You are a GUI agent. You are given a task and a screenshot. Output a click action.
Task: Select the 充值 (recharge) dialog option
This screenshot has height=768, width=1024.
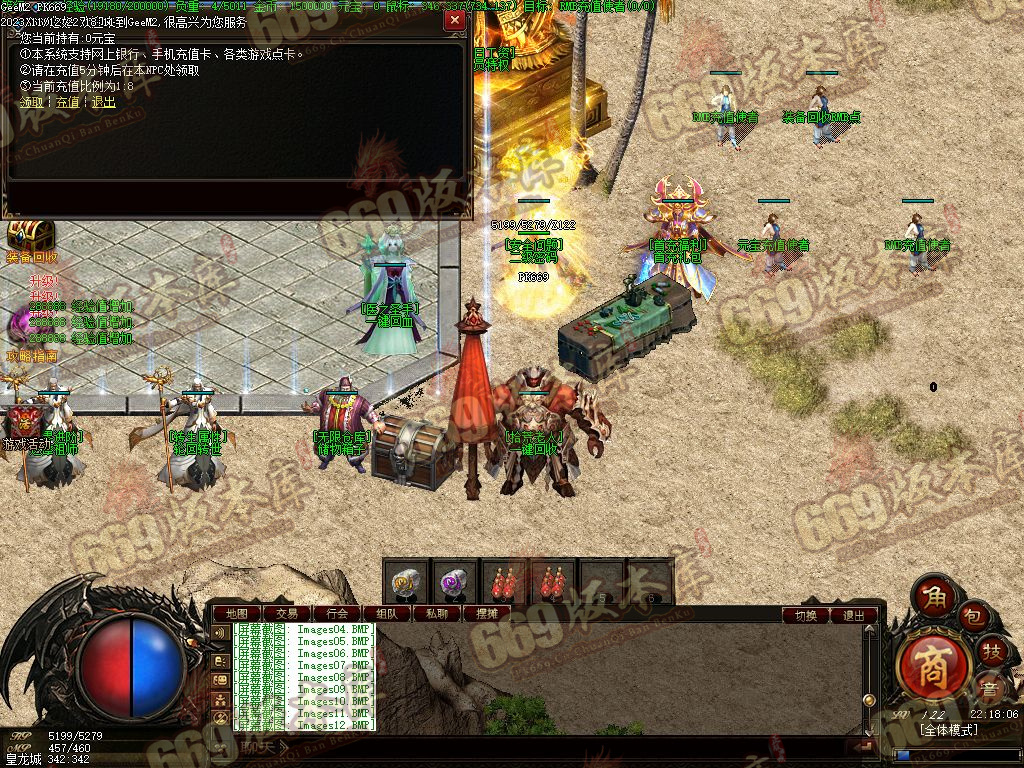[x=67, y=102]
